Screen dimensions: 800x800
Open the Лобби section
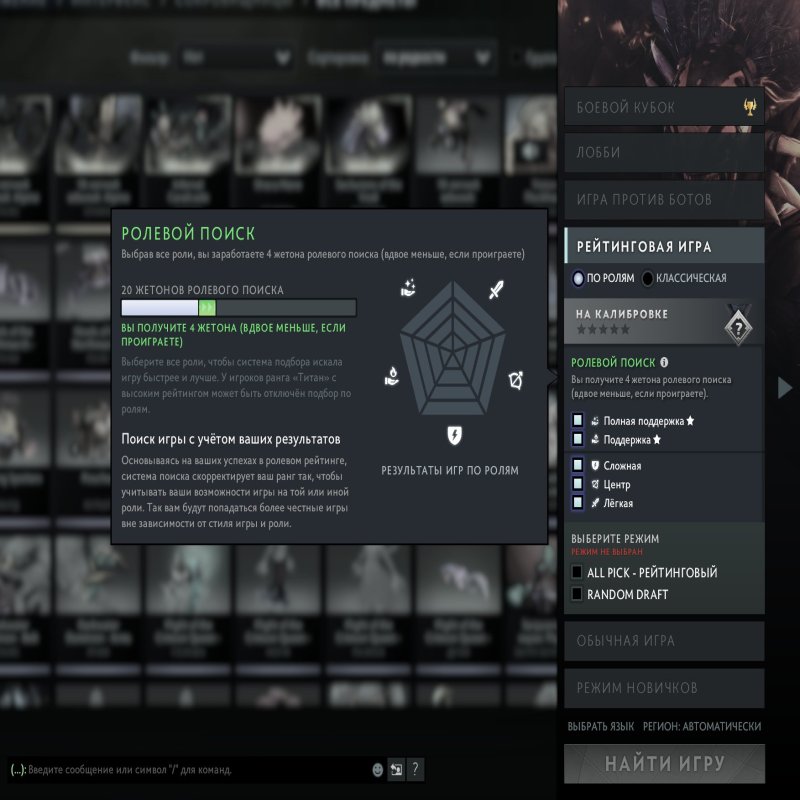pyautogui.click(x=663, y=153)
